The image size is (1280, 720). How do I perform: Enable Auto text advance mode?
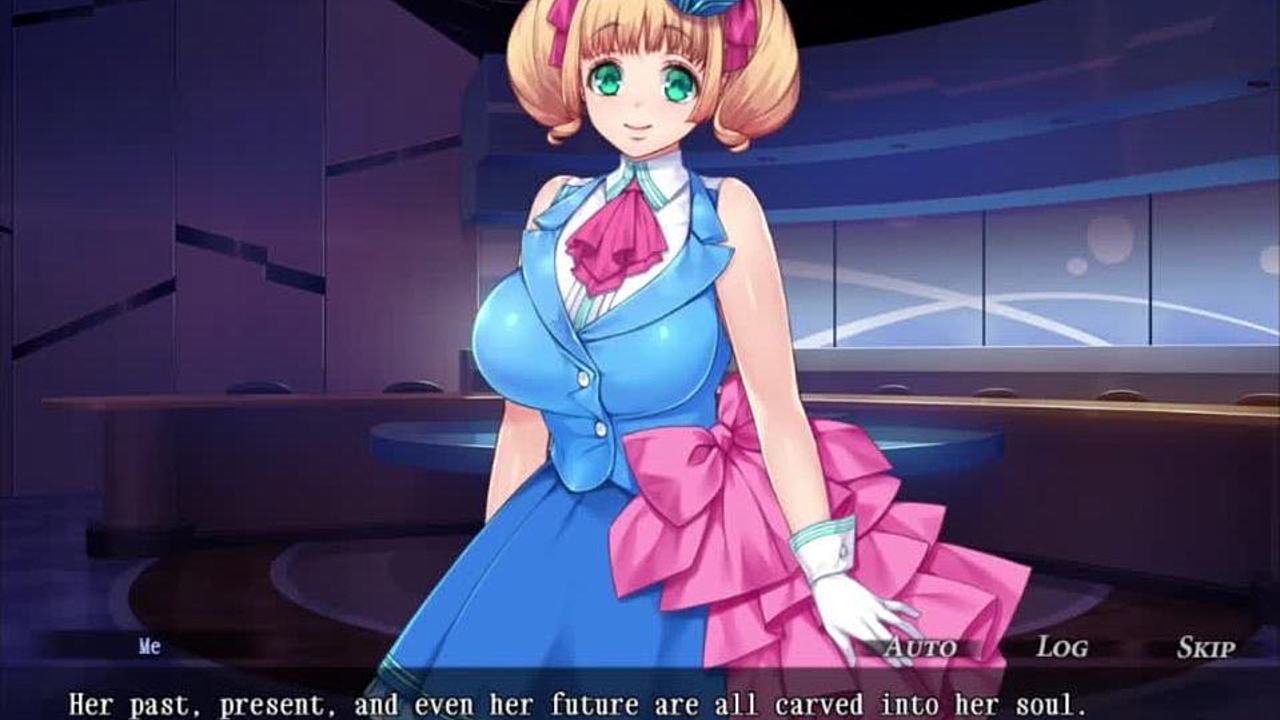920,647
